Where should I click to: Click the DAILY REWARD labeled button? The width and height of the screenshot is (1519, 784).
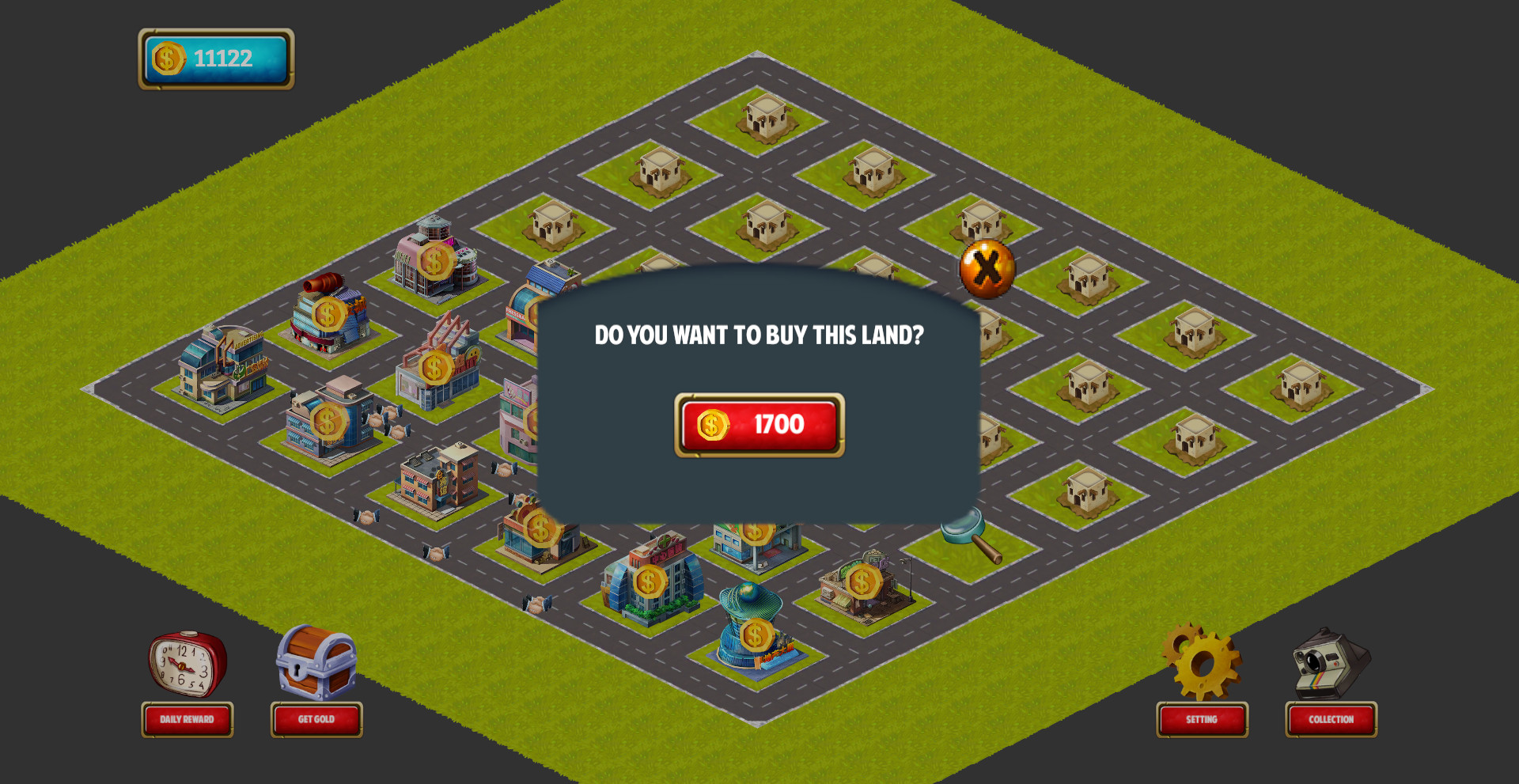tap(187, 719)
